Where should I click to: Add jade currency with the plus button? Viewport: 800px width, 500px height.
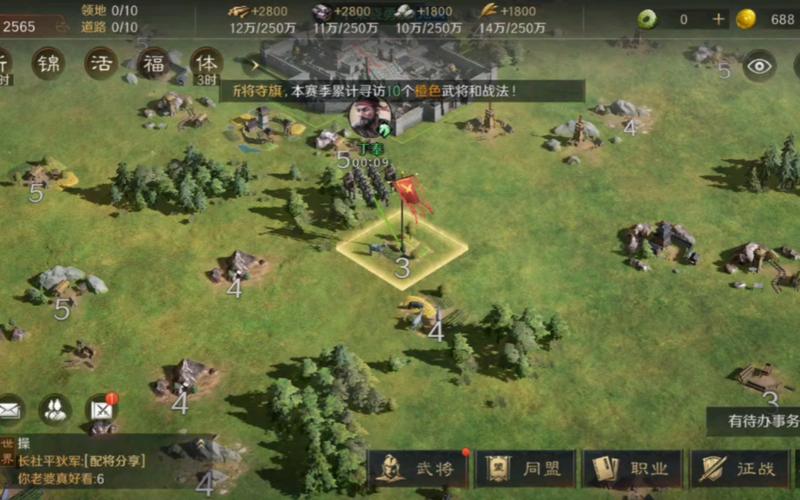(718, 19)
